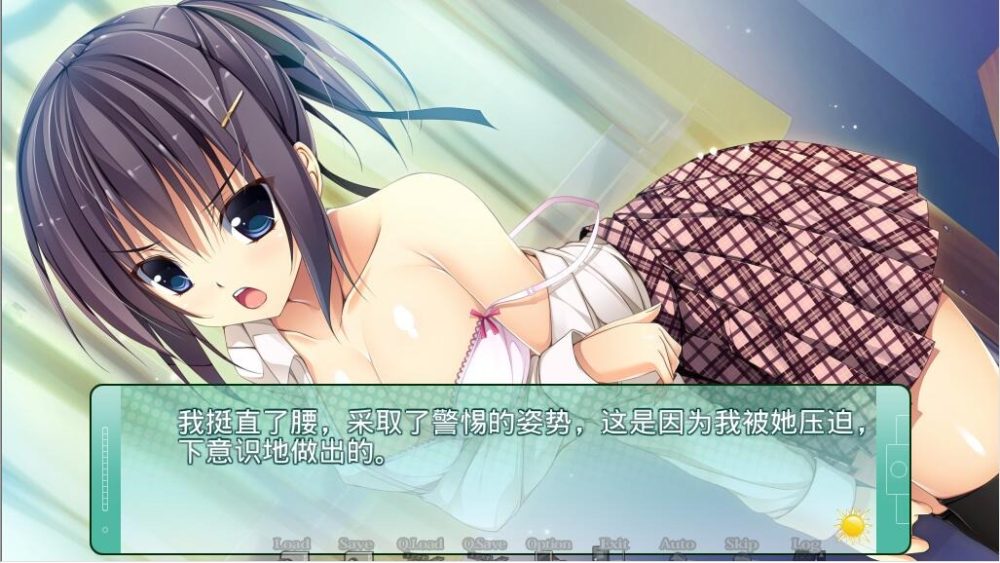Open the Option settings
Image resolution: width=1000 pixels, height=563 pixels.
(549, 544)
